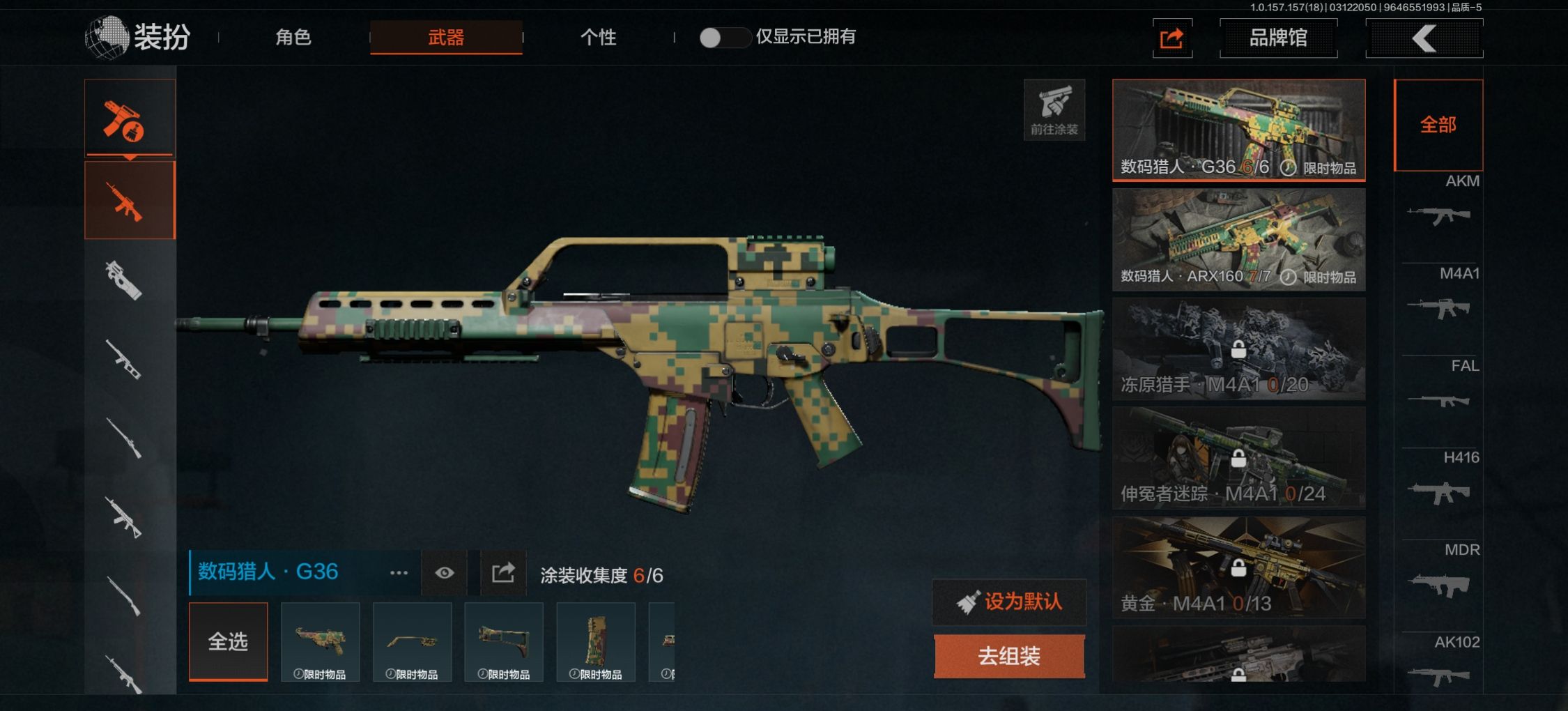Show 全部 weapon skins

click(1438, 125)
